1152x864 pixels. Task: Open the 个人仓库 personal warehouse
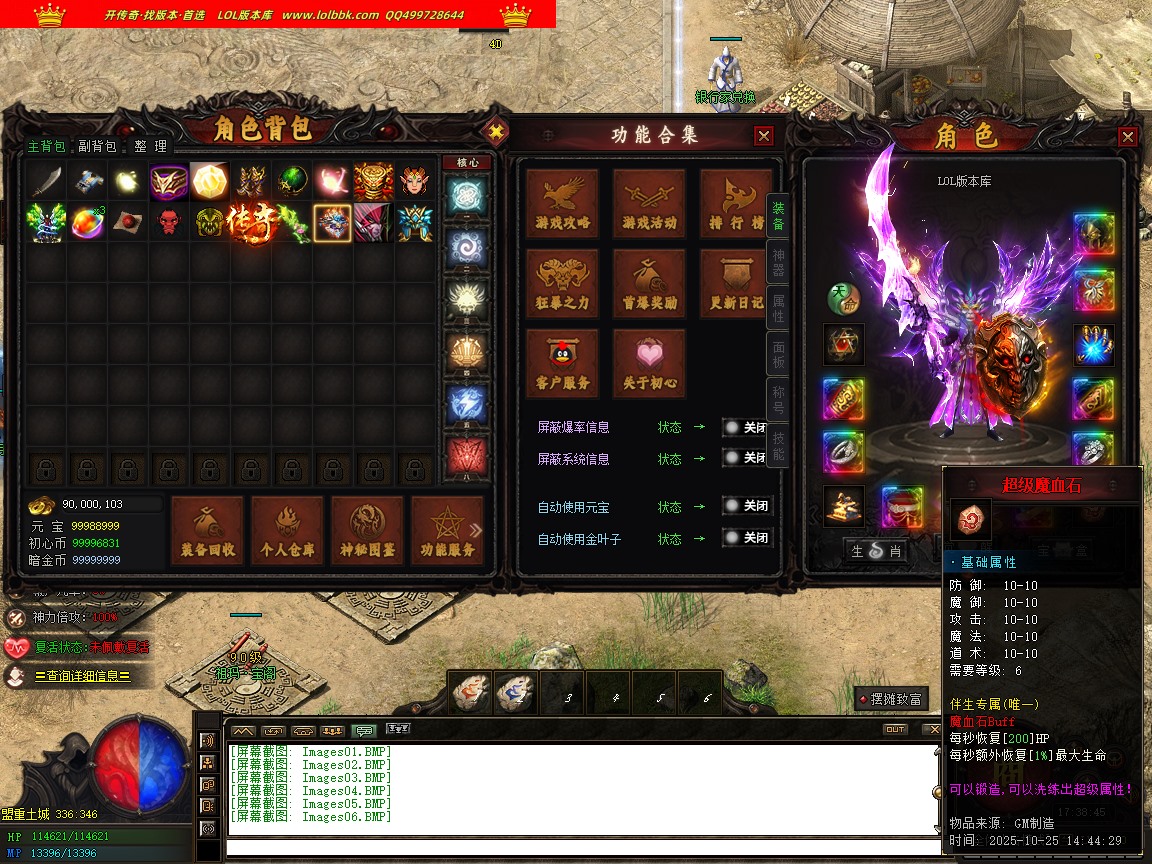tap(287, 530)
